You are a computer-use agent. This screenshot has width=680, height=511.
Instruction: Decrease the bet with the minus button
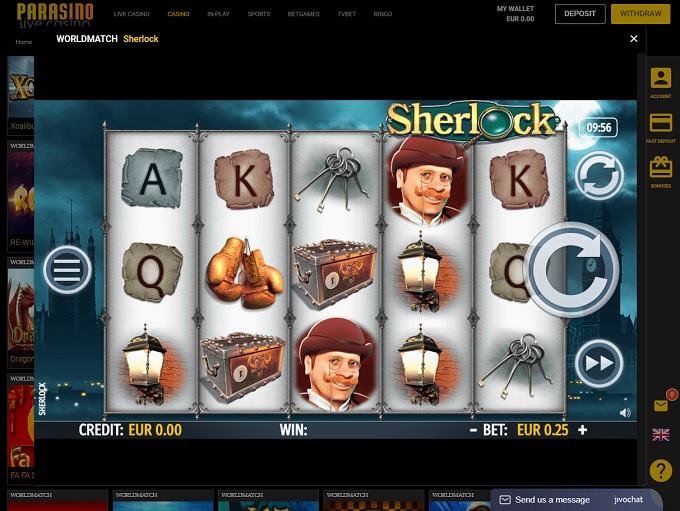pyautogui.click(x=473, y=430)
